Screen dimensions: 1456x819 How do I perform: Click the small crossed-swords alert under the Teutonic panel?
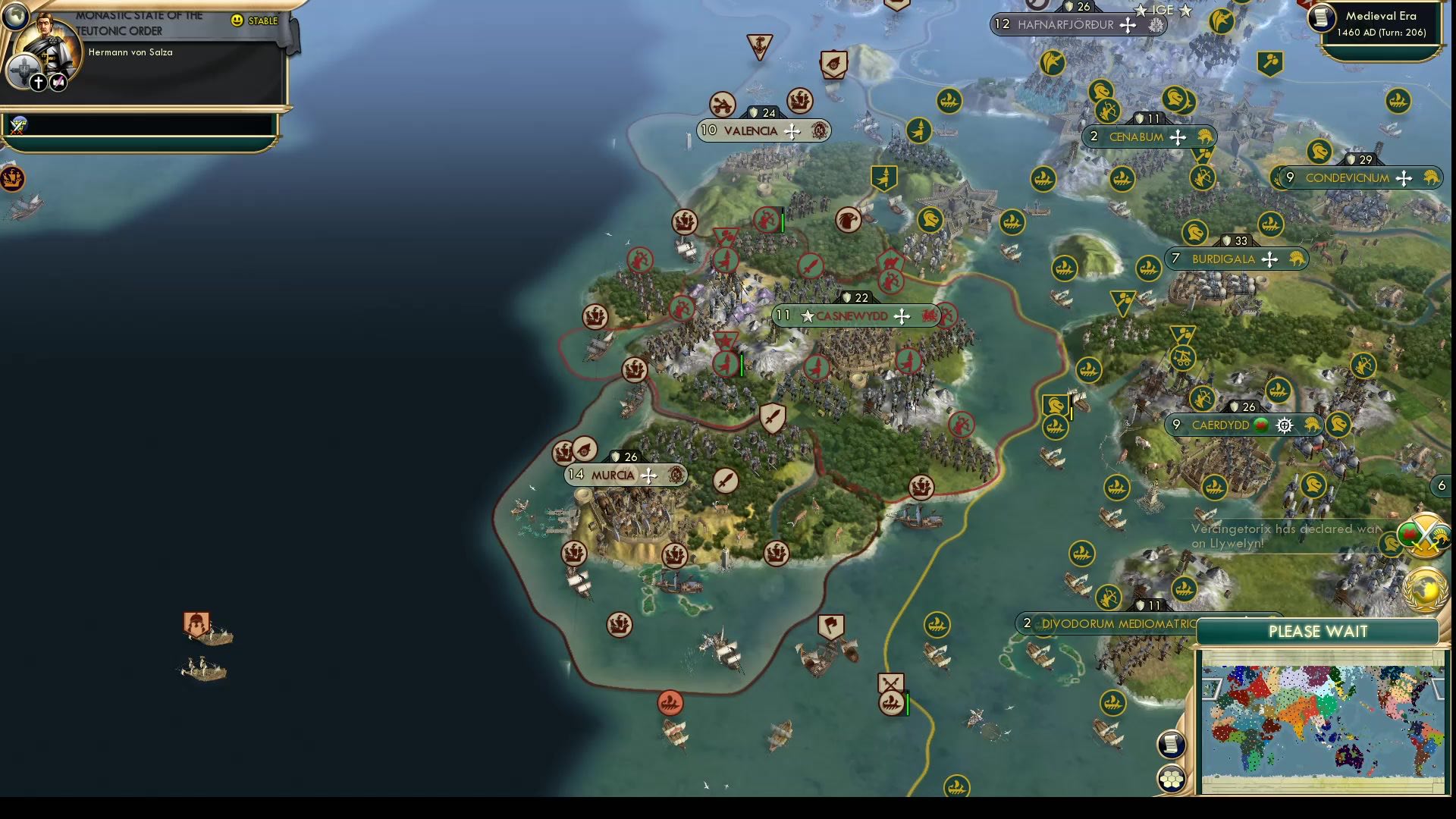point(17,126)
